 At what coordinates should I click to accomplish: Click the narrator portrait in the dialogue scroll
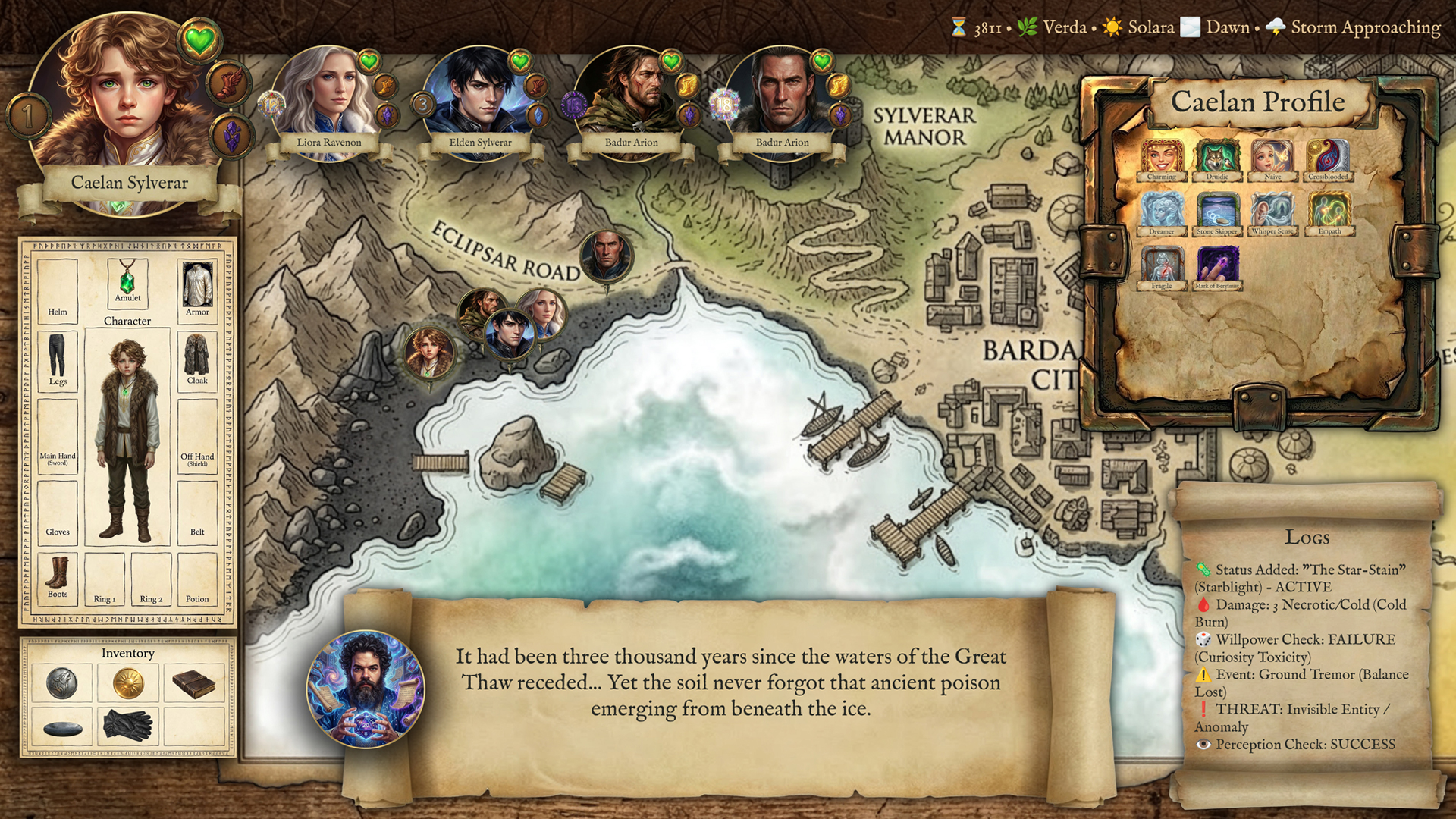pos(366,689)
